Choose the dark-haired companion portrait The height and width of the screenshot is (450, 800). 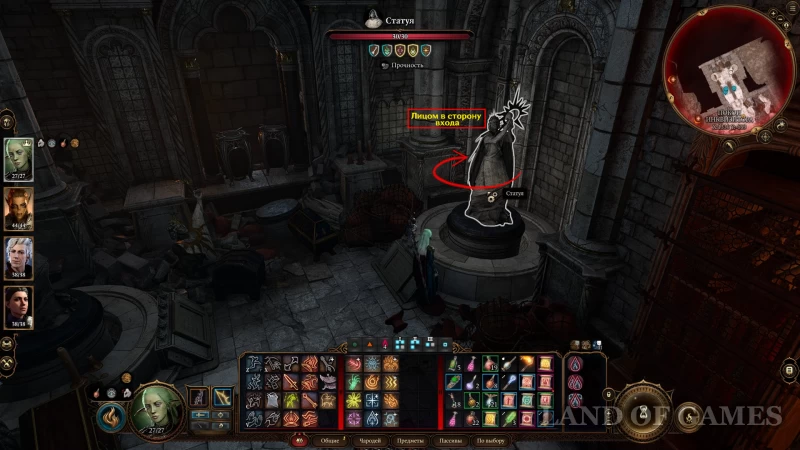point(19,306)
